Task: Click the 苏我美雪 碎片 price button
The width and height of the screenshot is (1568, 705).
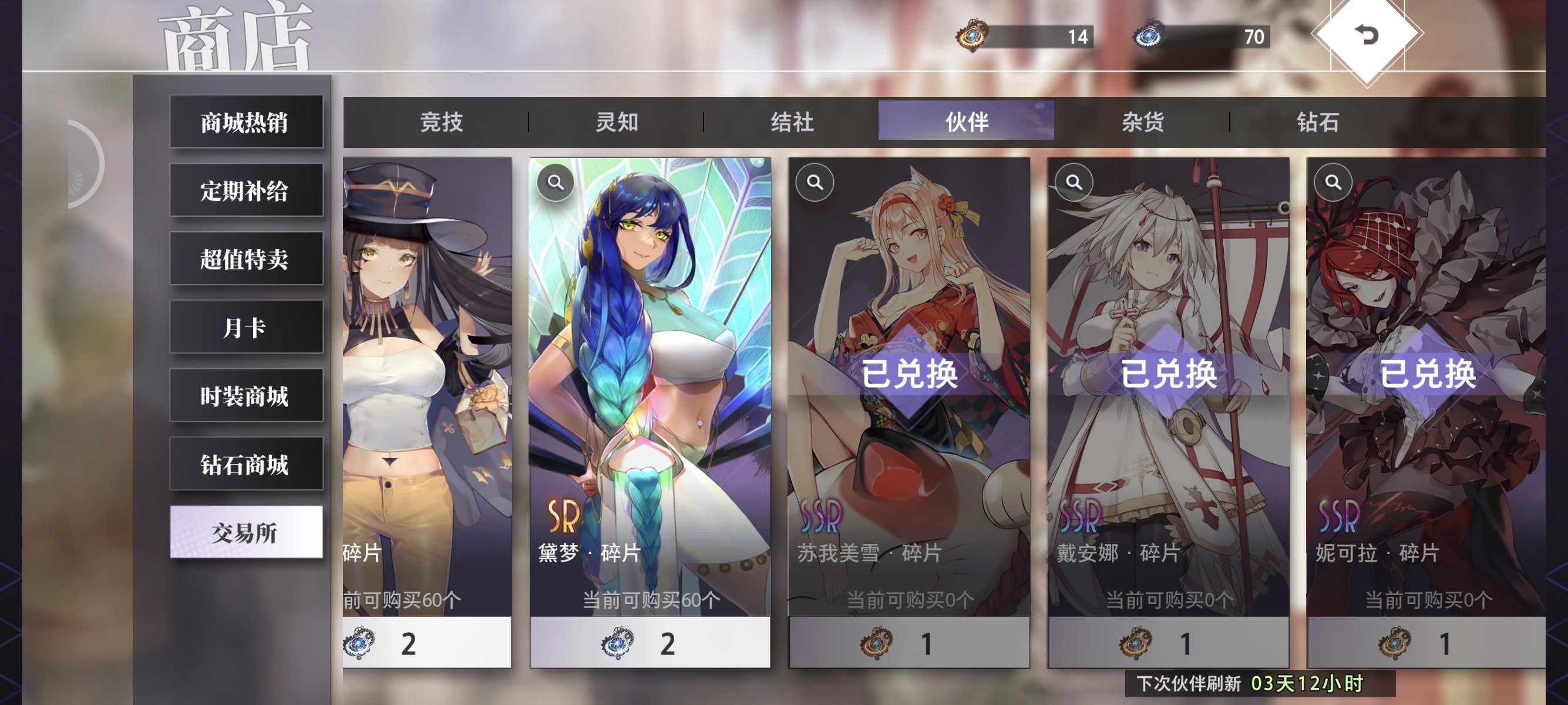Action: pyautogui.click(x=909, y=643)
